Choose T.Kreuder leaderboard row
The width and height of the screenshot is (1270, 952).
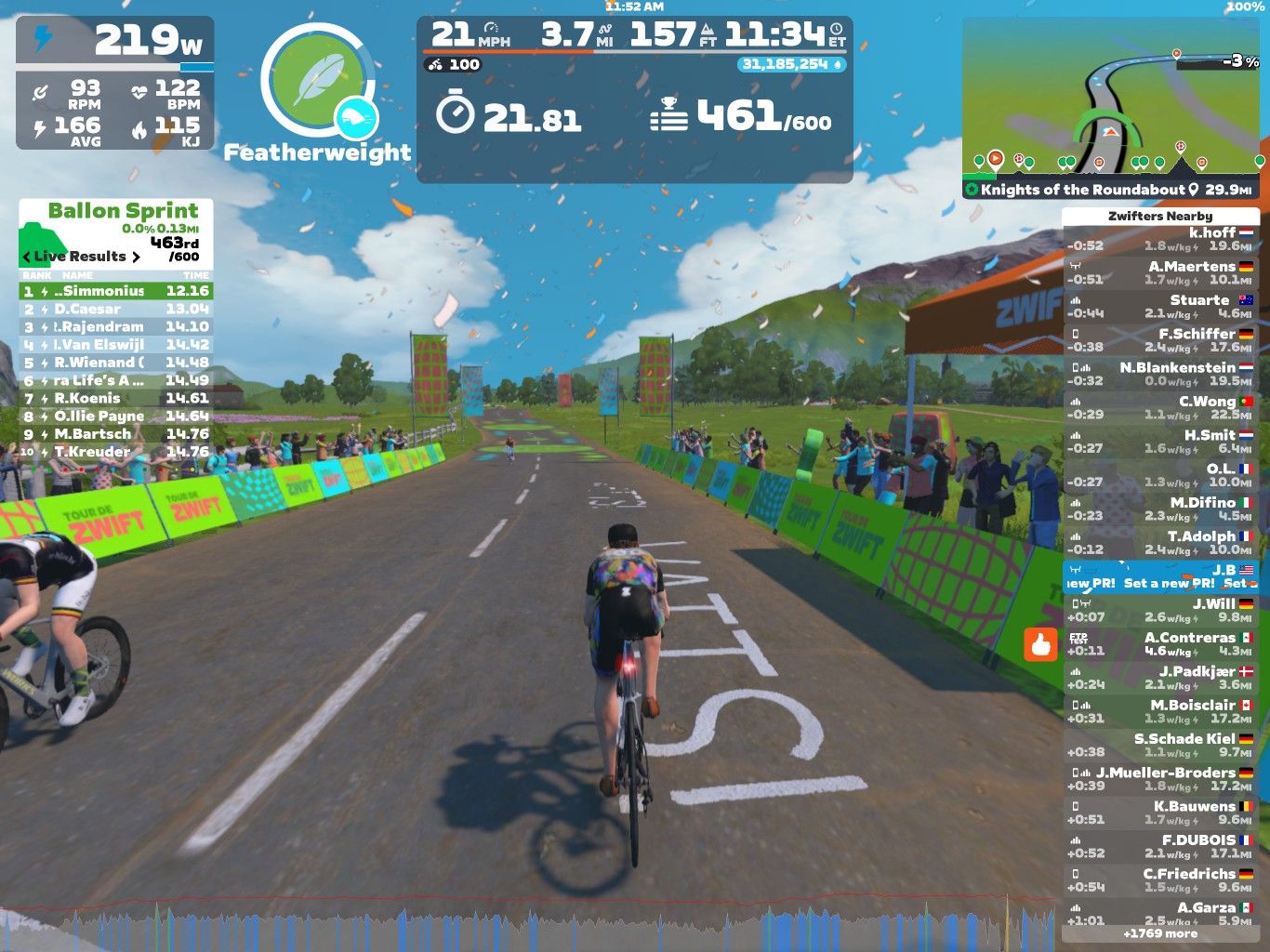[x=116, y=452]
